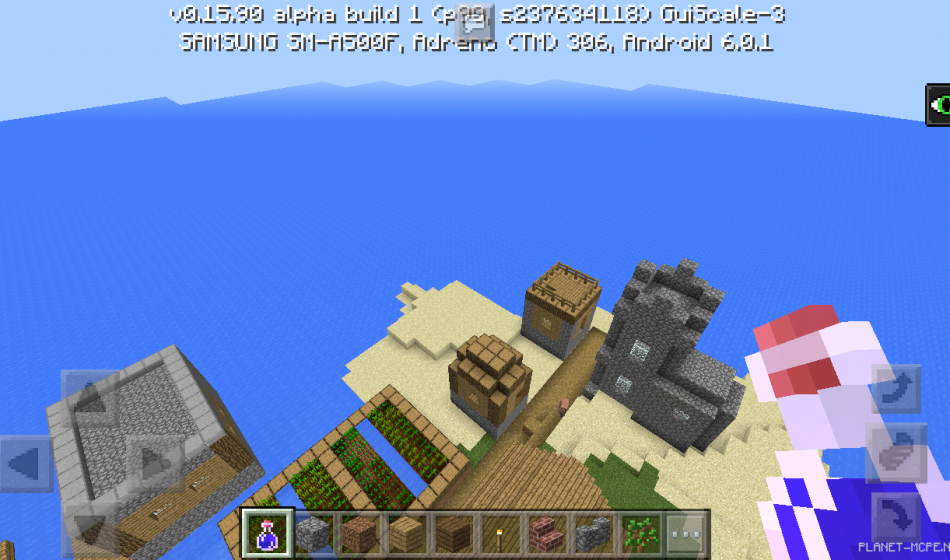The height and width of the screenshot is (560, 950).
Task: Pick the brick stairs hotbar slot
Action: tap(545, 532)
